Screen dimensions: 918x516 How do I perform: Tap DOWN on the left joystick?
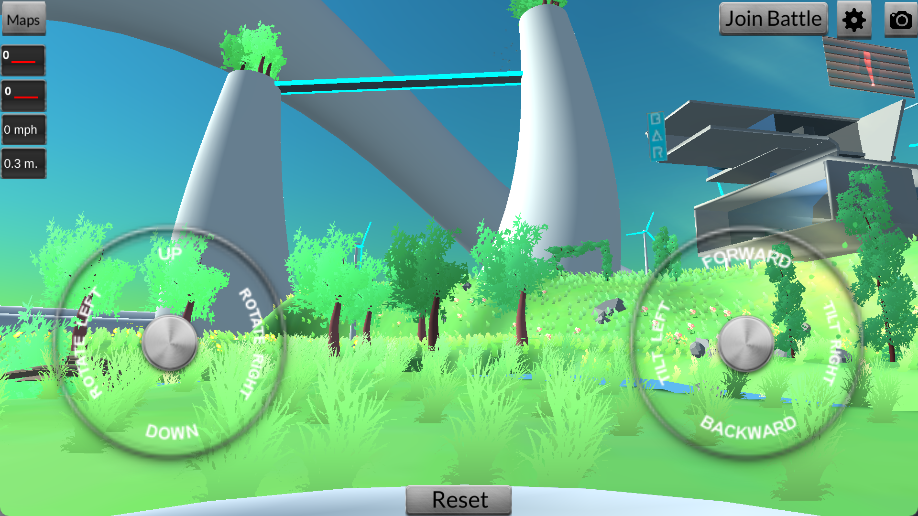171,432
